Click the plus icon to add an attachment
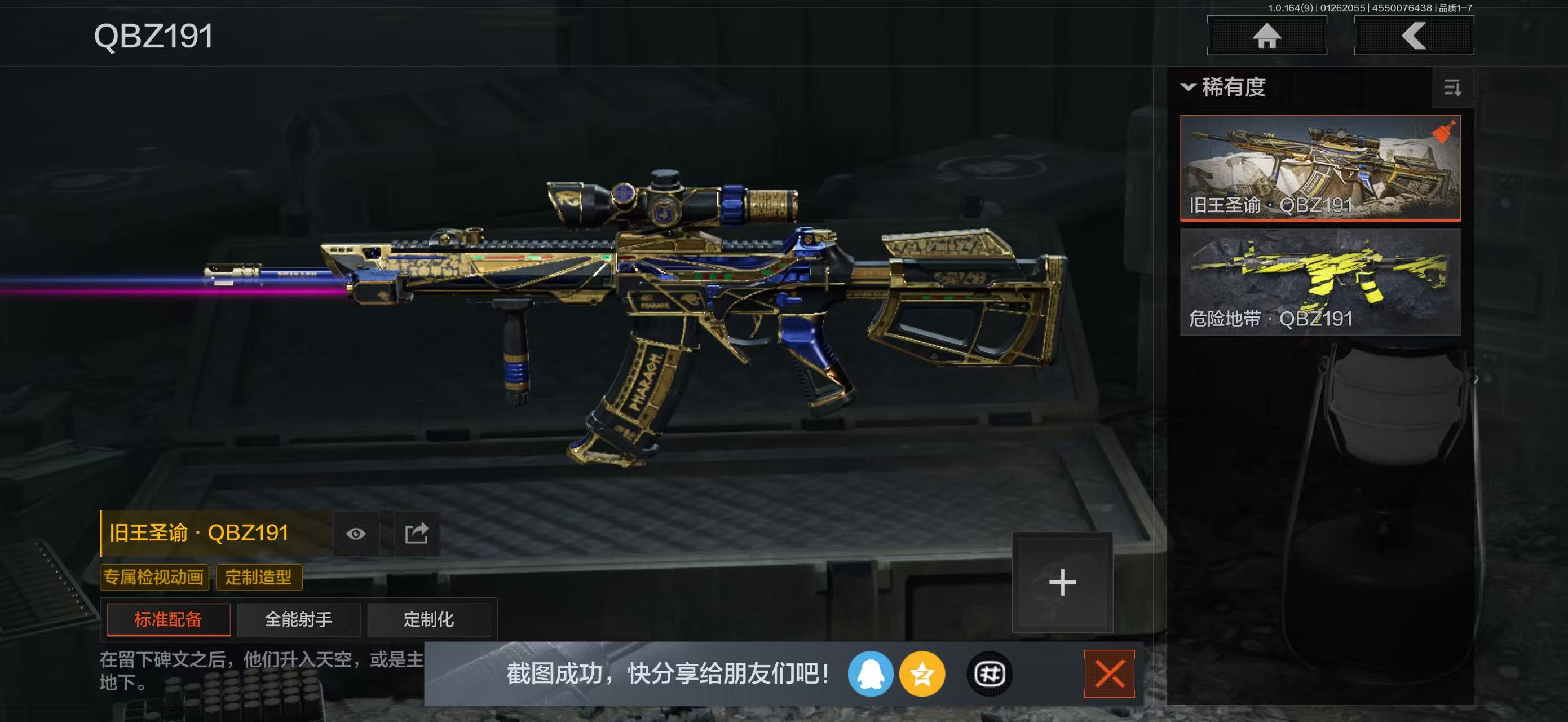This screenshot has height=722, width=1568. click(1062, 582)
